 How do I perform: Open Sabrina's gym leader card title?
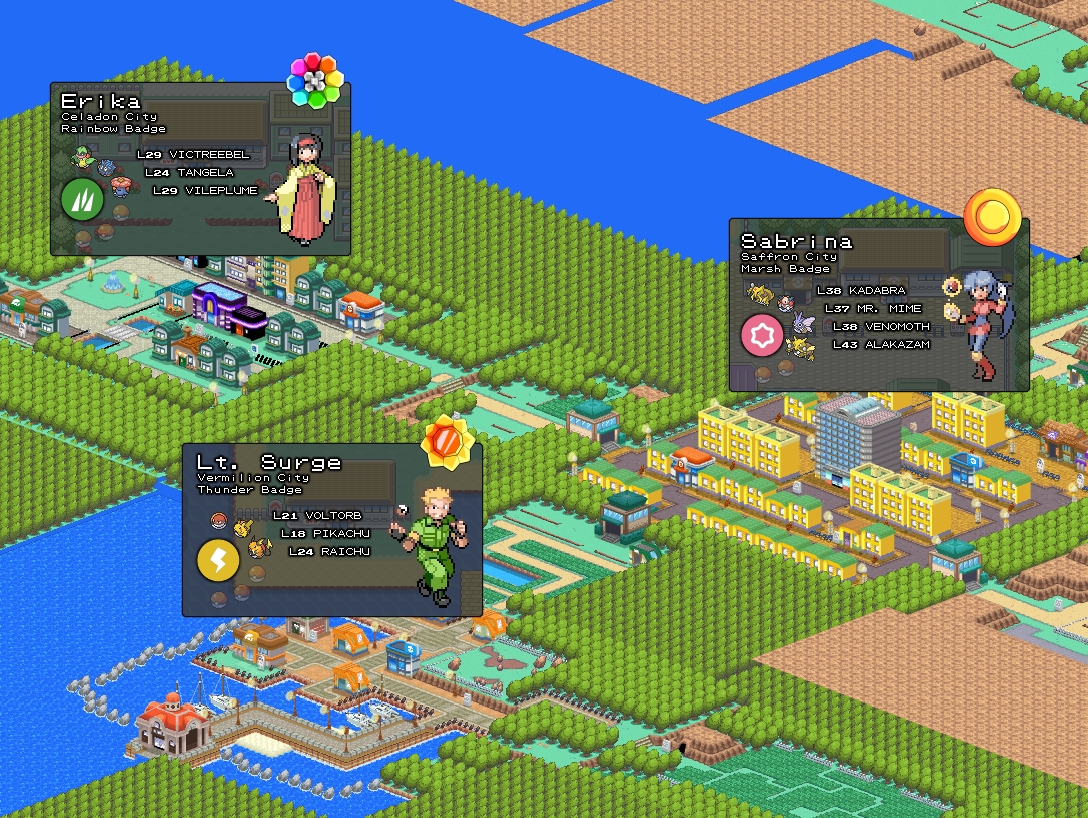[x=797, y=241]
